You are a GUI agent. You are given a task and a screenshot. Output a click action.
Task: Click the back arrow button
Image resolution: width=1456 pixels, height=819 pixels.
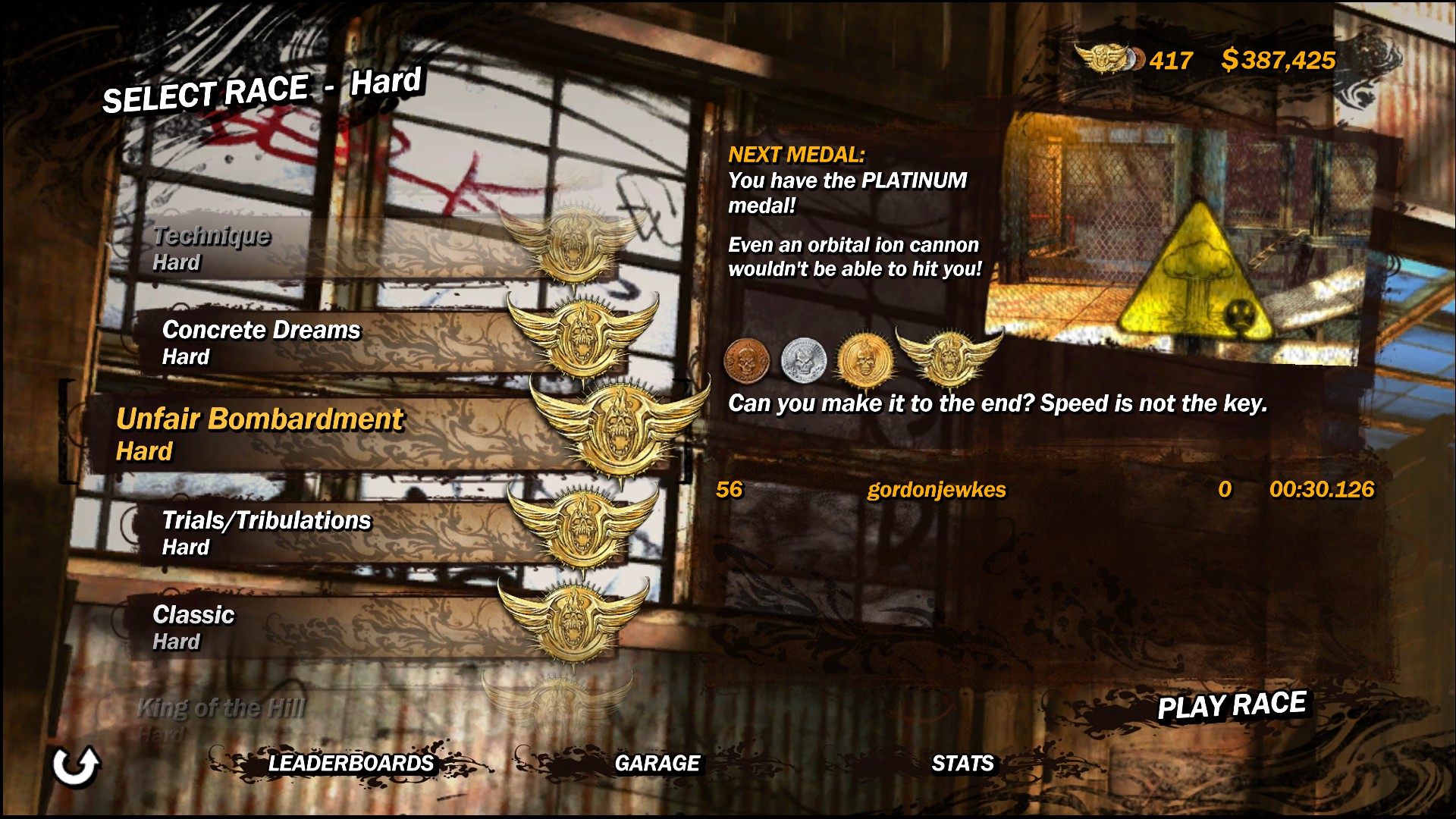pyautogui.click(x=76, y=766)
